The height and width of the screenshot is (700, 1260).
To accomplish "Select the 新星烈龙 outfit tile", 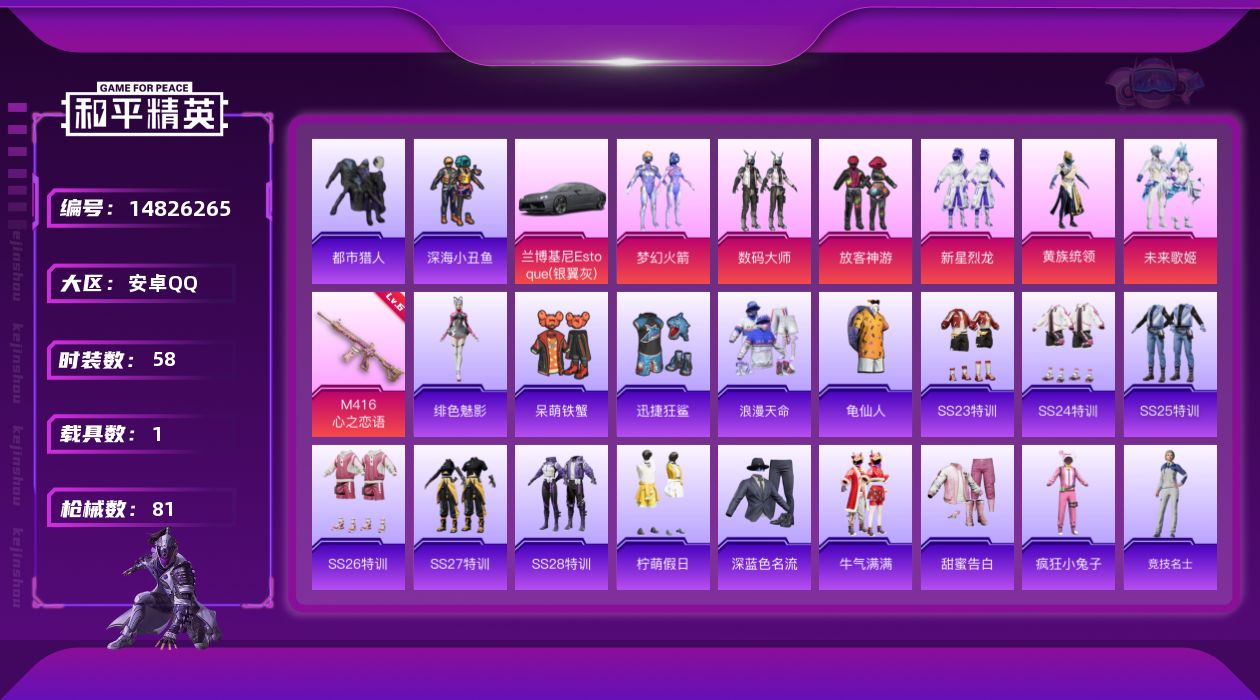I will (x=967, y=211).
